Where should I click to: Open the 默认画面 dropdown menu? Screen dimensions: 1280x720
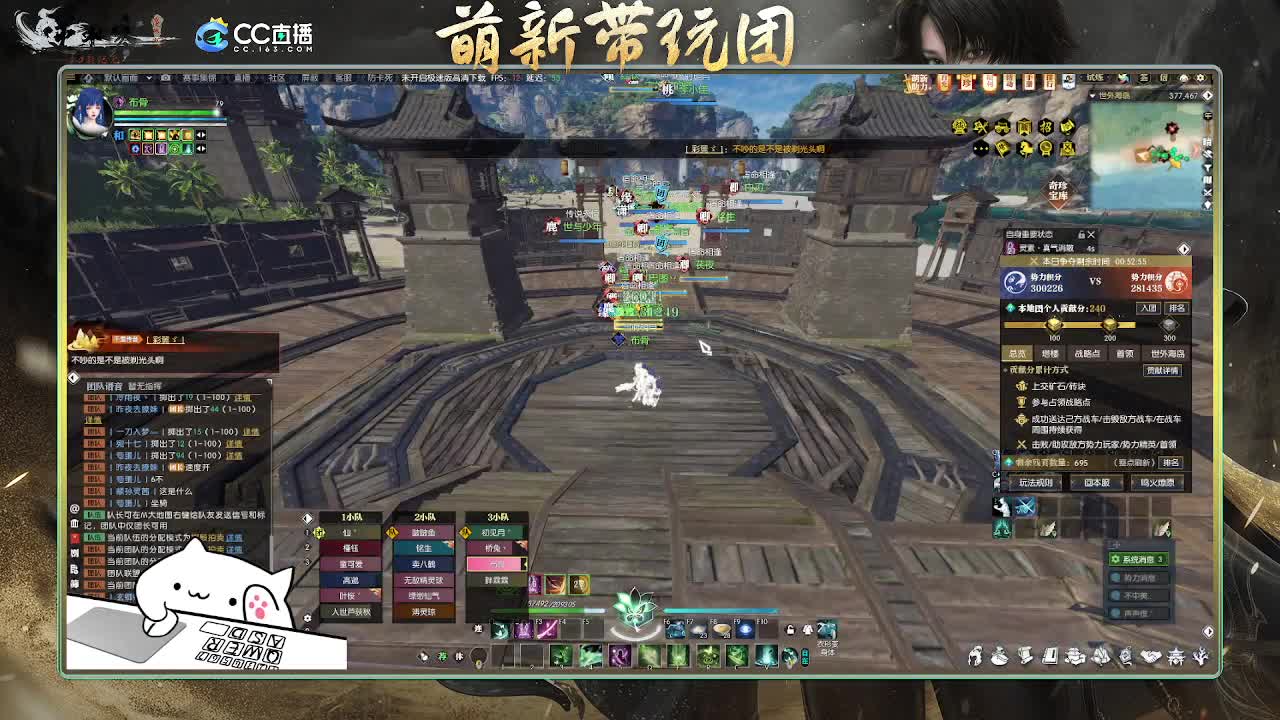[x=125, y=78]
